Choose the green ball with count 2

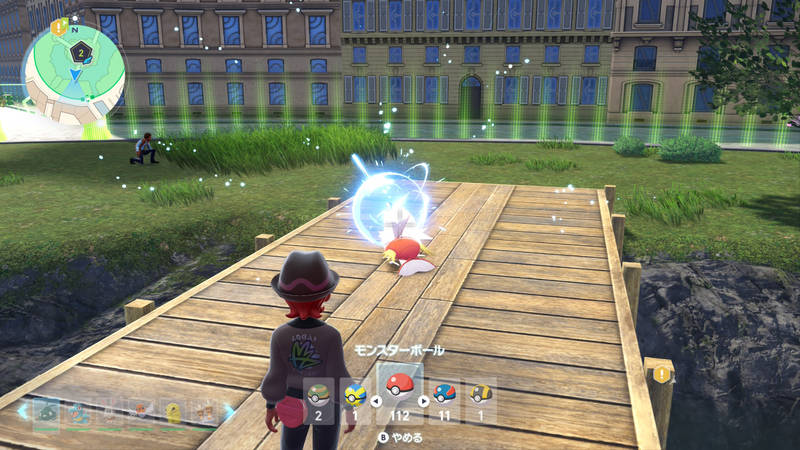[x=318, y=394]
